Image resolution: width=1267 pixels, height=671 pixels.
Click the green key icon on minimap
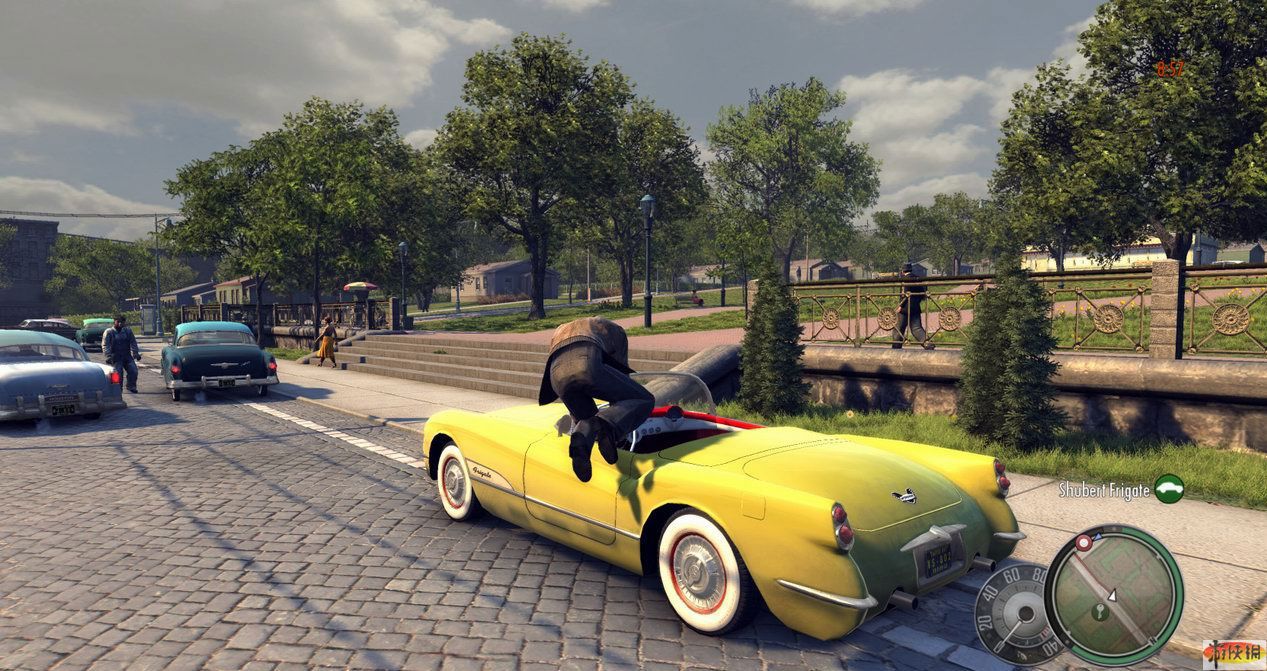click(x=1099, y=611)
